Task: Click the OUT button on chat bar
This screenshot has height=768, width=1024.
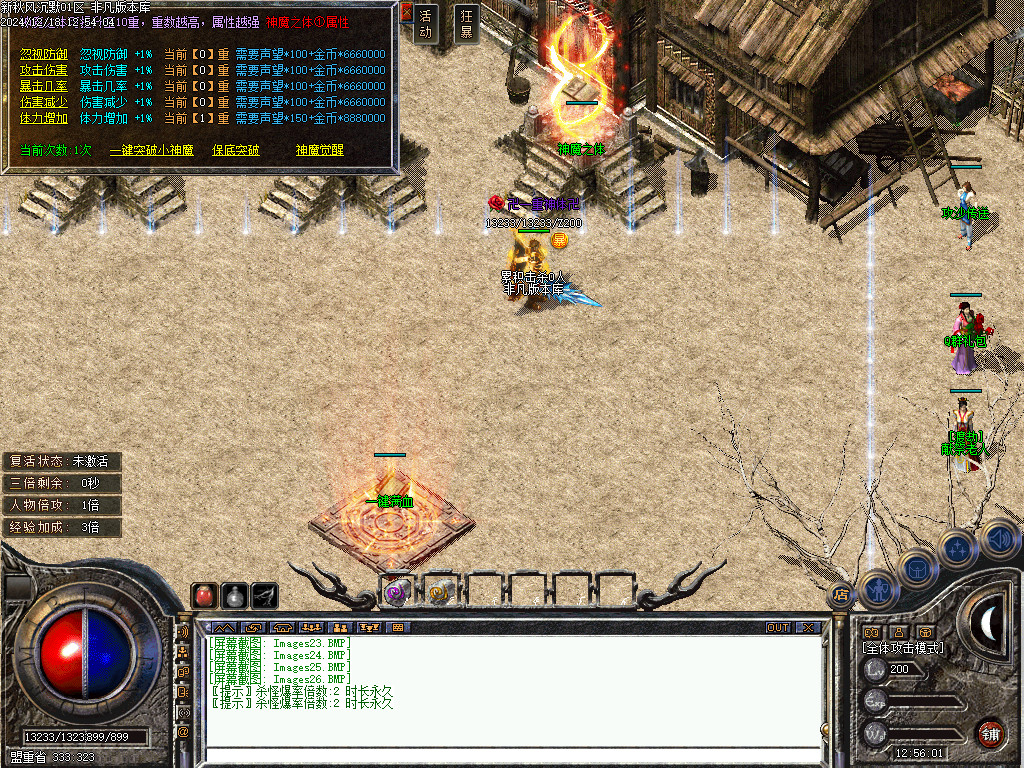Action: pyautogui.click(x=778, y=627)
